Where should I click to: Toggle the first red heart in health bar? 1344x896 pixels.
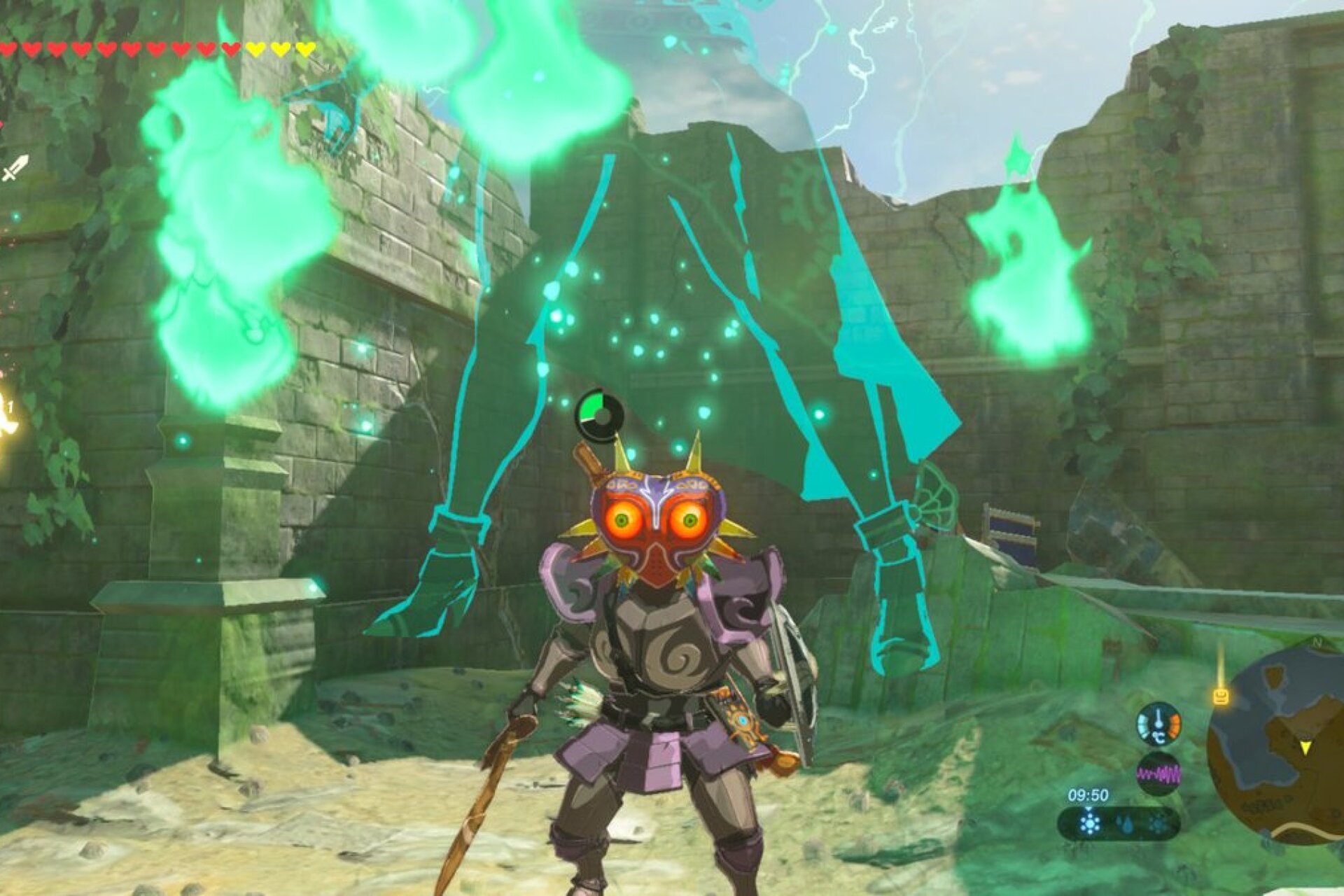pyautogui.click(x=8, y=49)
